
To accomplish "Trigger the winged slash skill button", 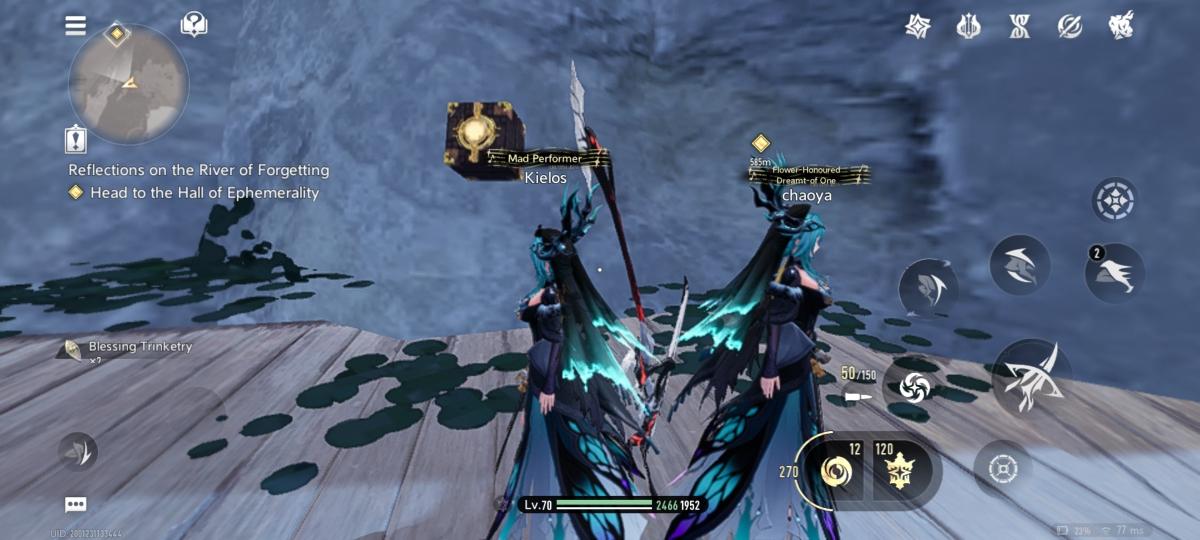I will coord(1019,265).
